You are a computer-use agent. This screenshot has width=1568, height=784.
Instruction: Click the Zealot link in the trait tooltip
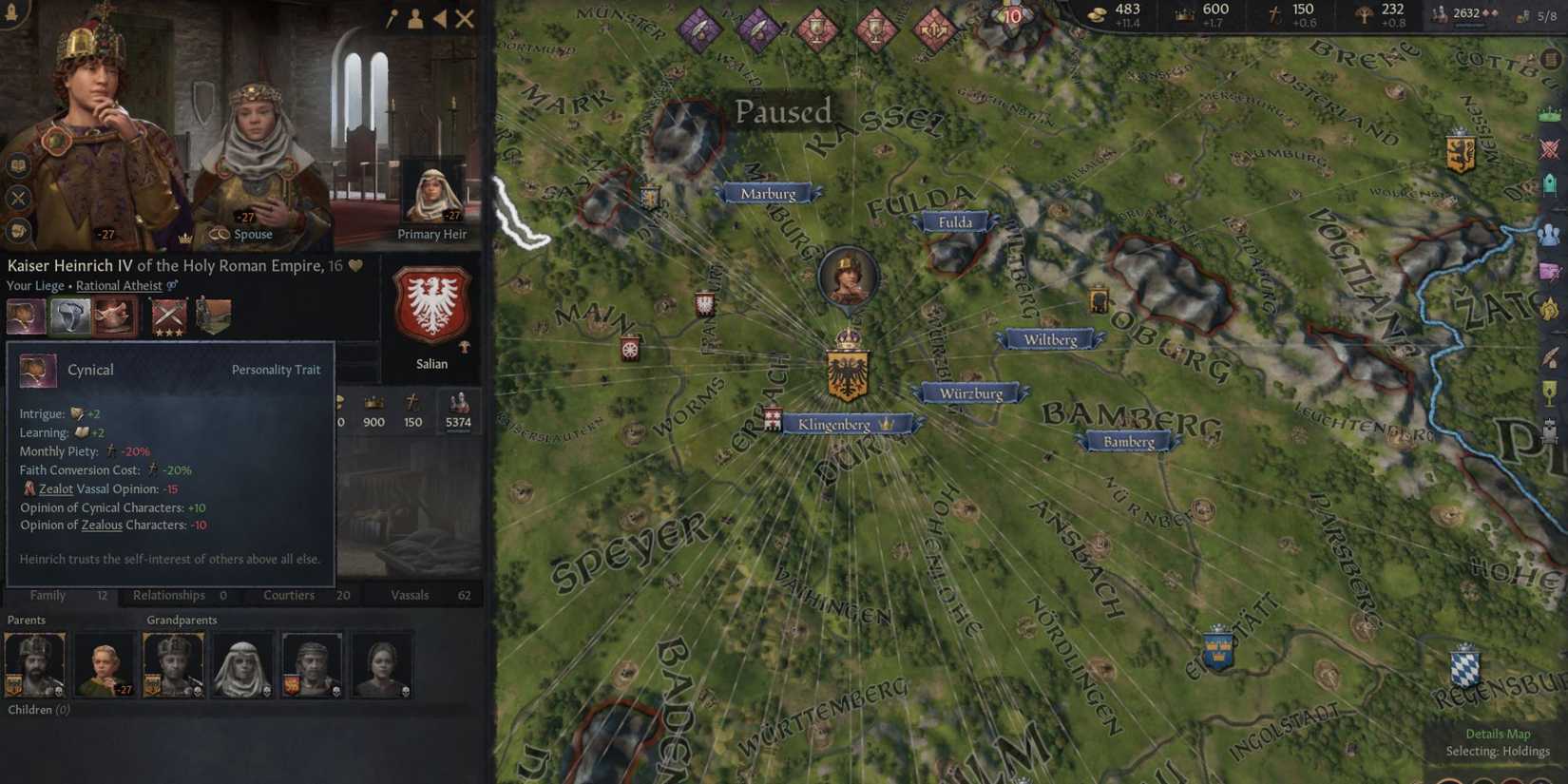point(56,488)
